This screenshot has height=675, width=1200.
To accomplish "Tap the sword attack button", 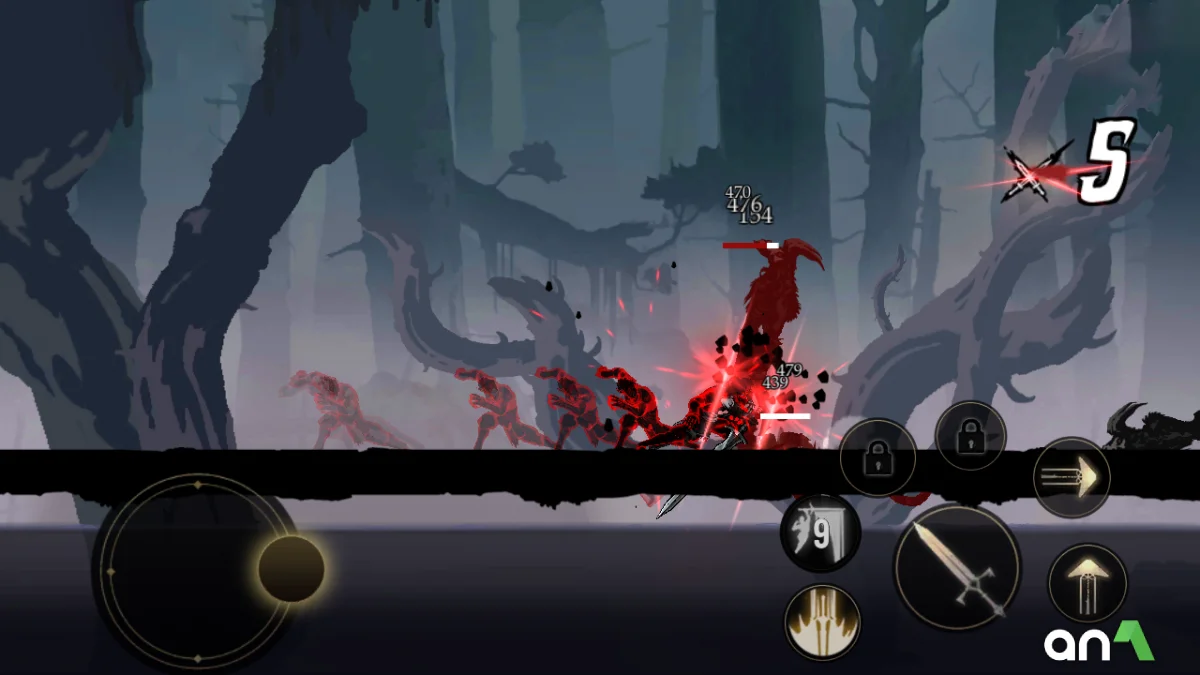I will 957,566.
